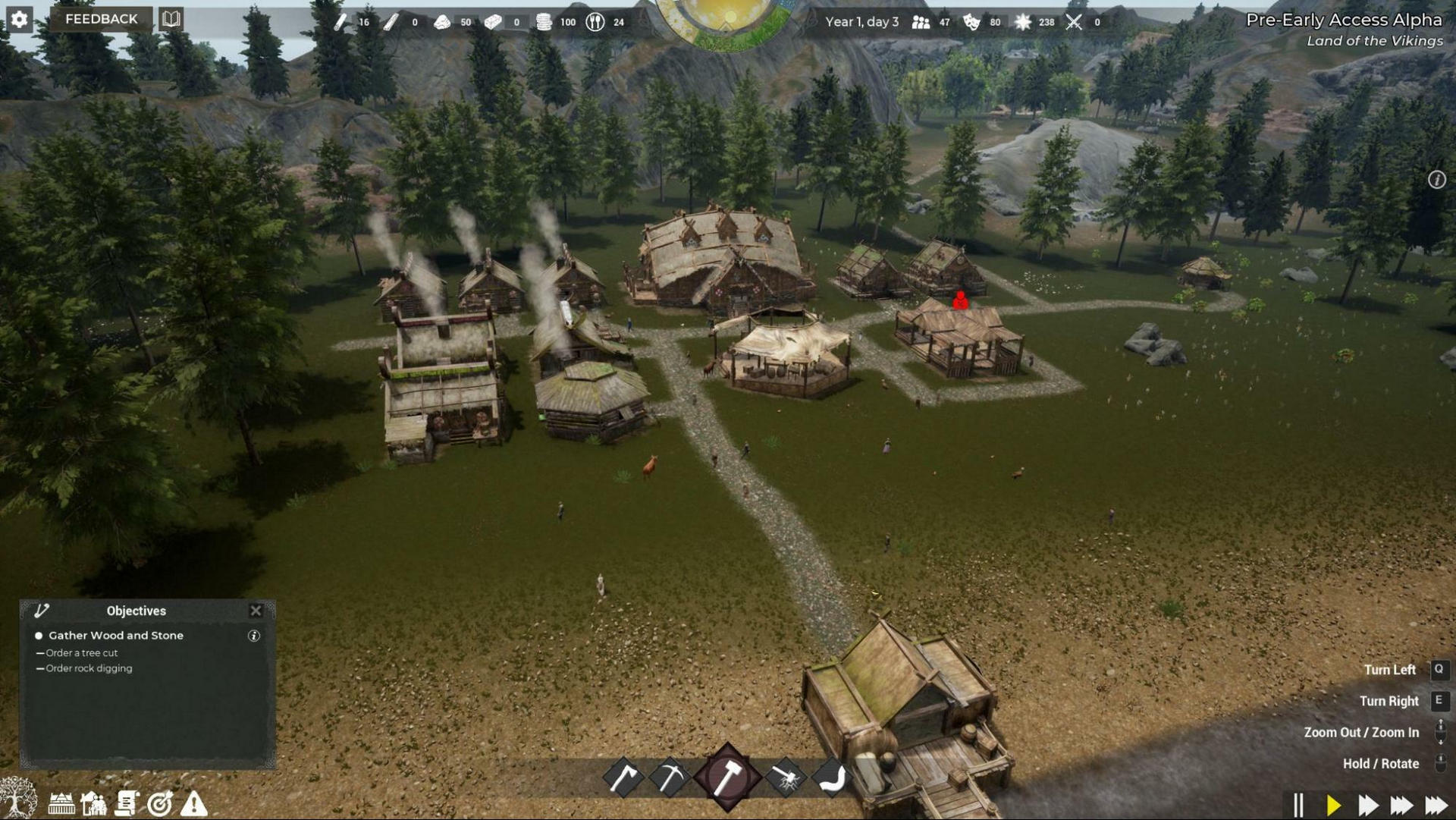Pause the game

tap(1299, 804)
